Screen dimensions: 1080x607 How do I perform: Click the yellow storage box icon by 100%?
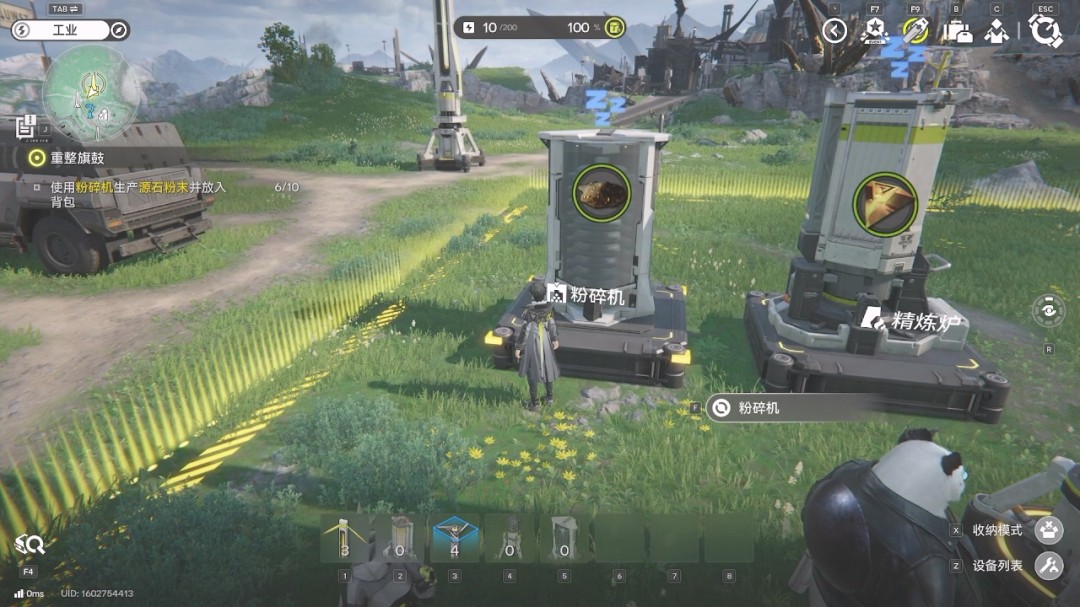click(x=614, y=27)
